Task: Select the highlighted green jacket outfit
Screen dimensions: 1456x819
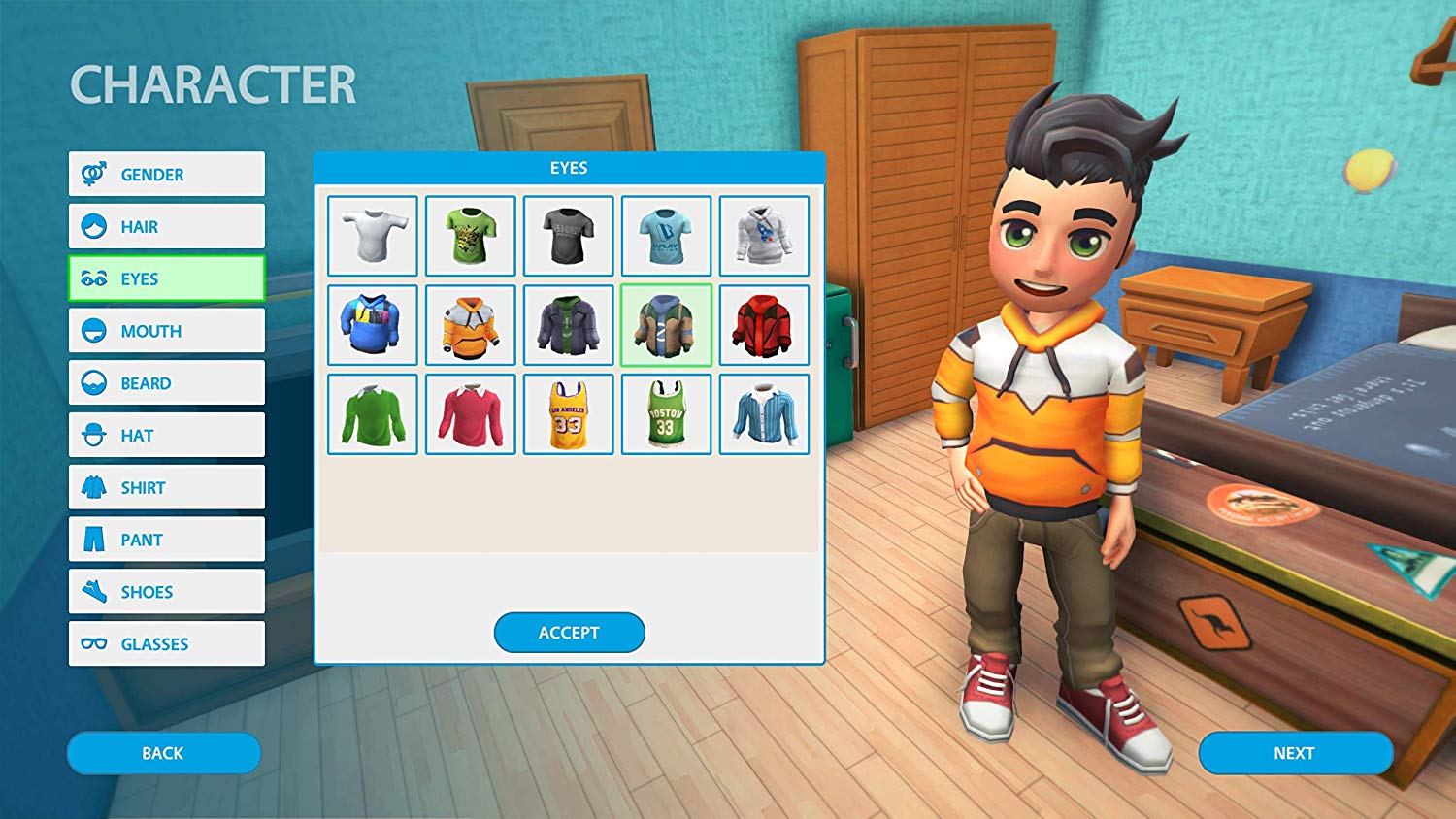Action: point(666,325)
